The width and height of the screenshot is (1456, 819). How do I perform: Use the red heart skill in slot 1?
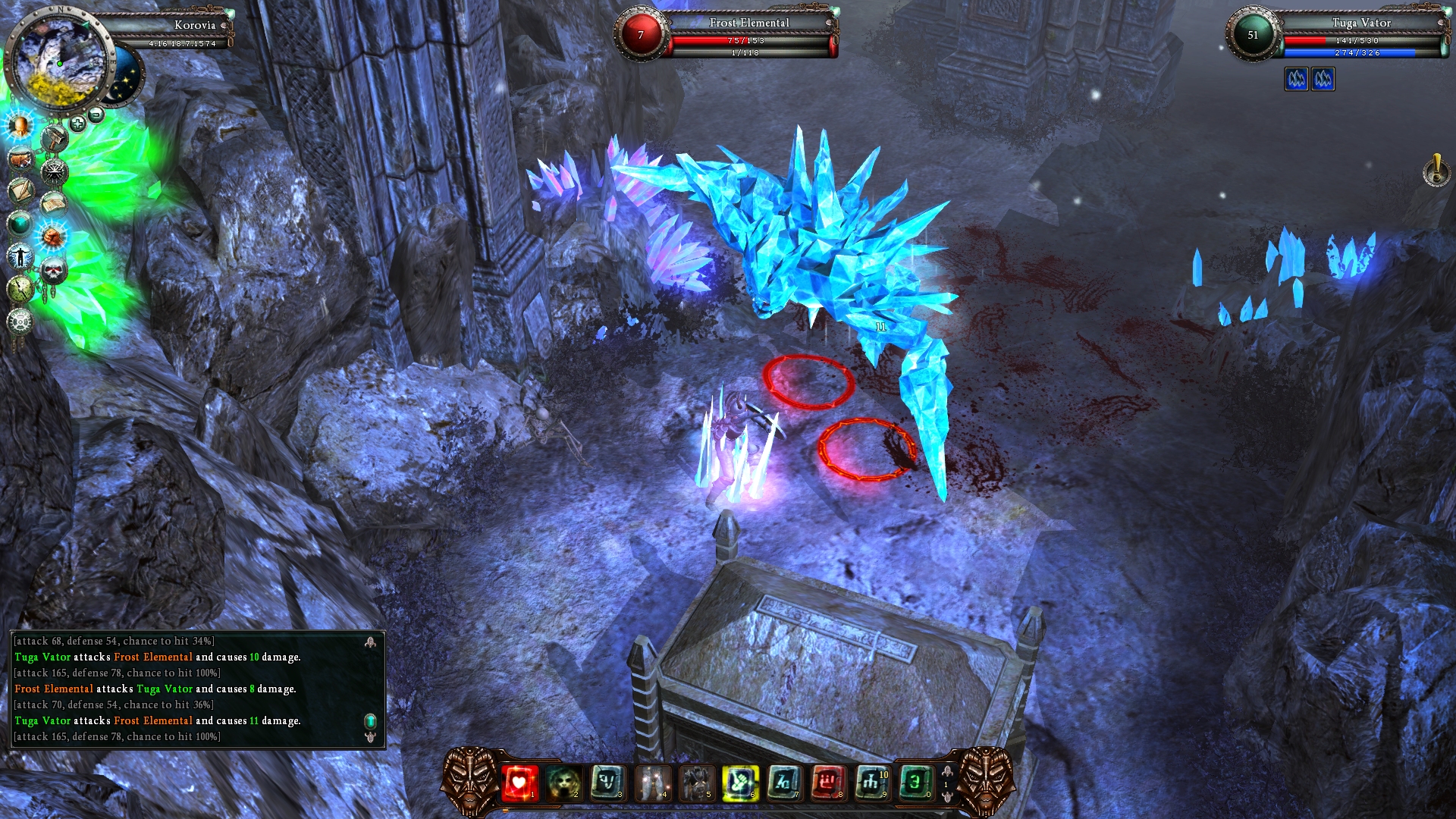coord(519,783)
